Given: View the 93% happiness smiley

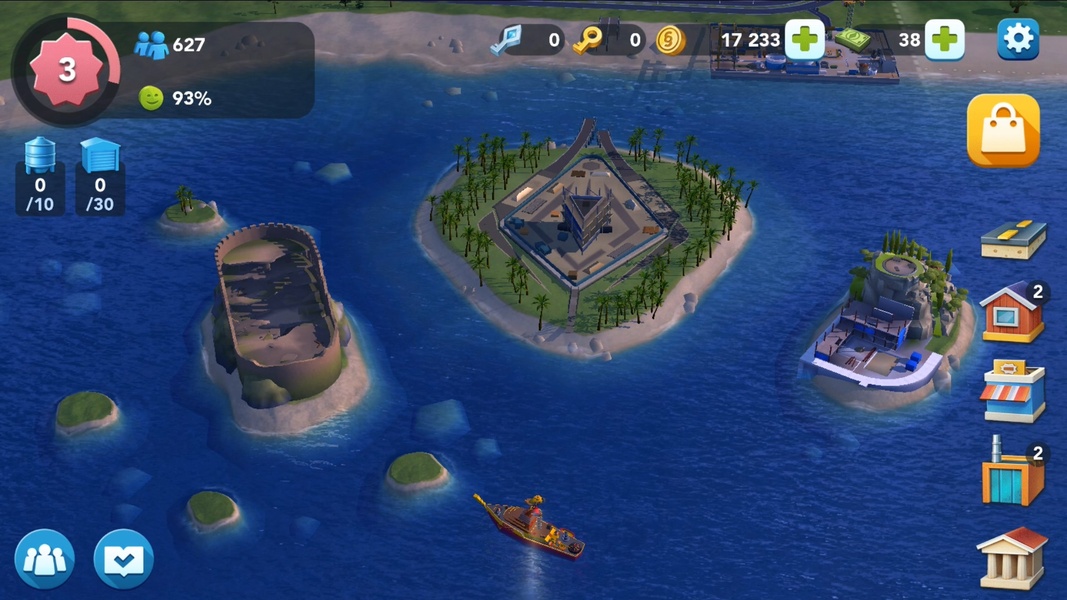Looking at the screenshot, I should (151, 98).
